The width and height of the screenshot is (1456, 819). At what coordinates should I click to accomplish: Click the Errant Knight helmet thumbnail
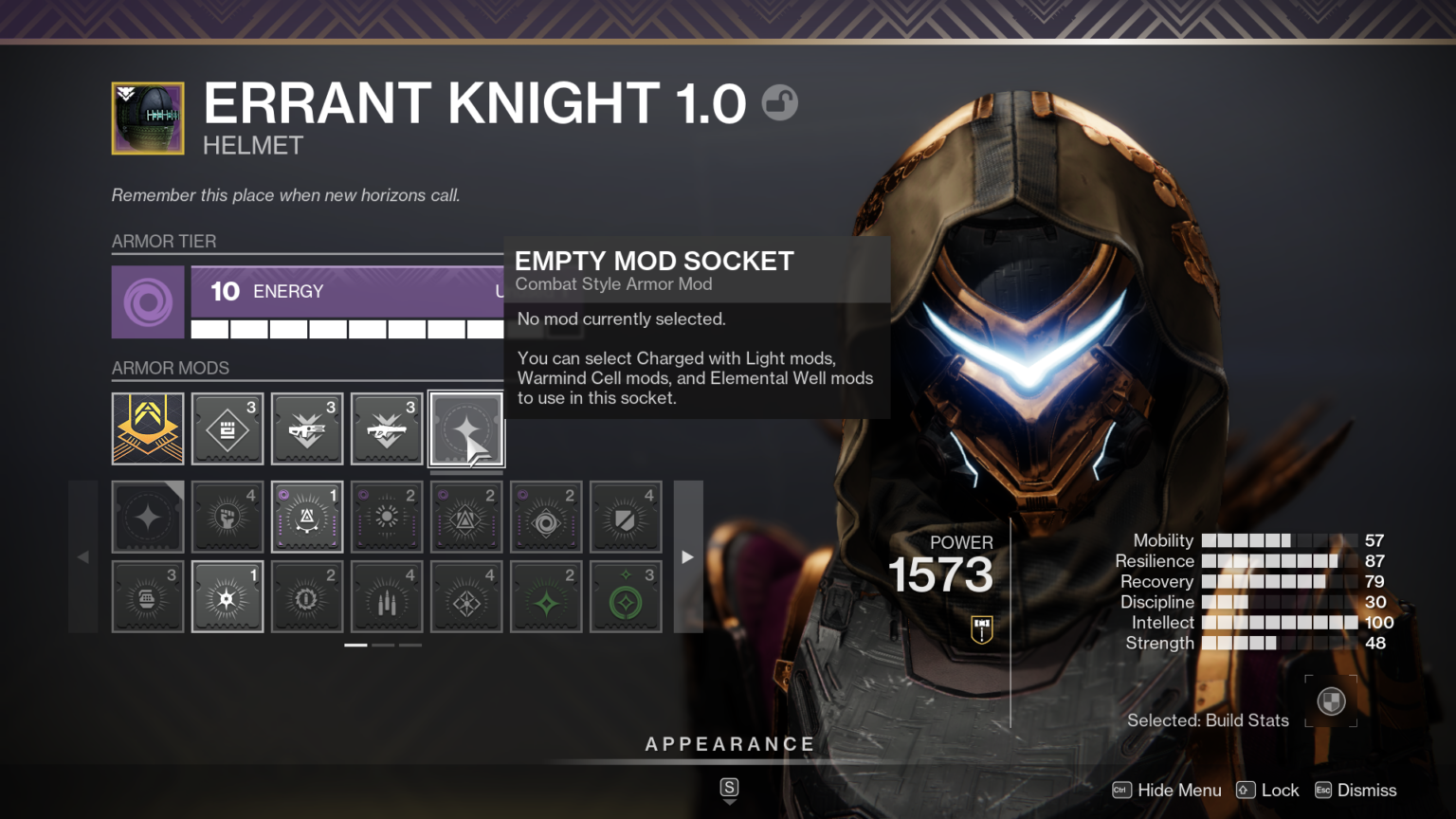pos(148,118)
